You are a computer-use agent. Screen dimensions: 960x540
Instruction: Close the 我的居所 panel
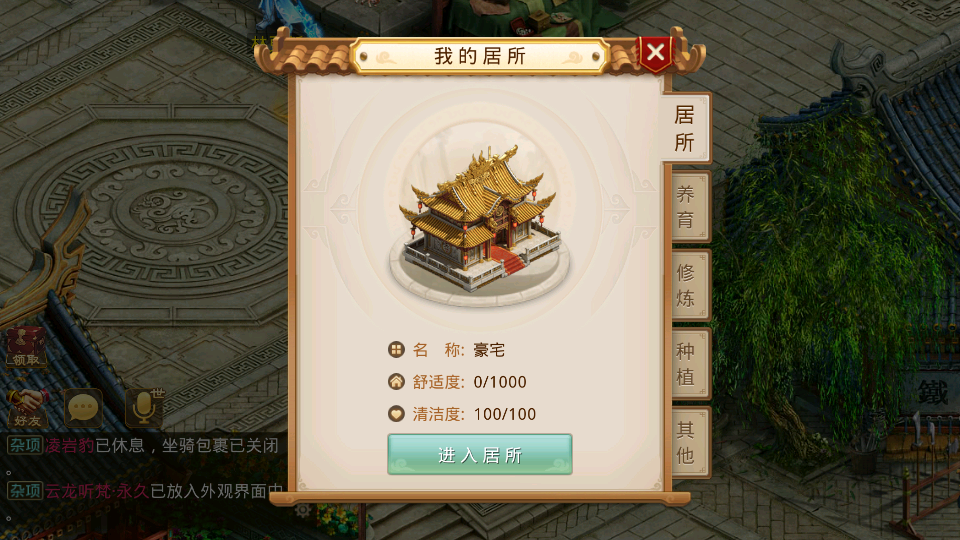click(x=655, y=54)
